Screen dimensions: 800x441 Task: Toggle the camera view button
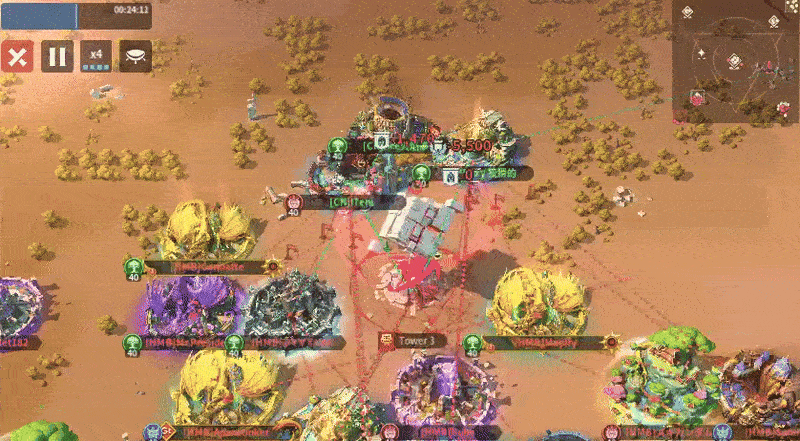click(136, 56)
